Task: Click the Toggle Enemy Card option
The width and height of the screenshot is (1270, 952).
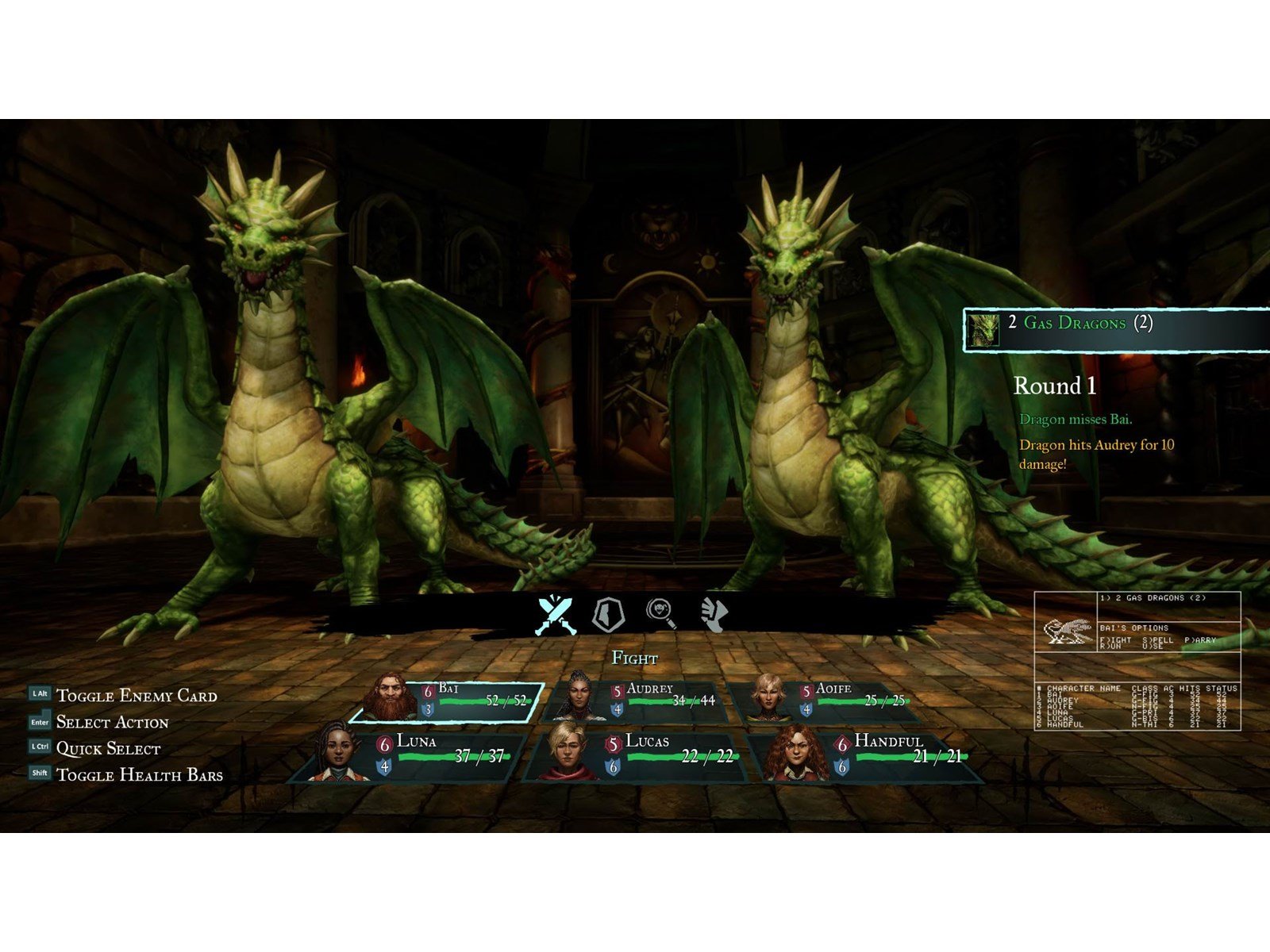Action: [x=136, y=696]
